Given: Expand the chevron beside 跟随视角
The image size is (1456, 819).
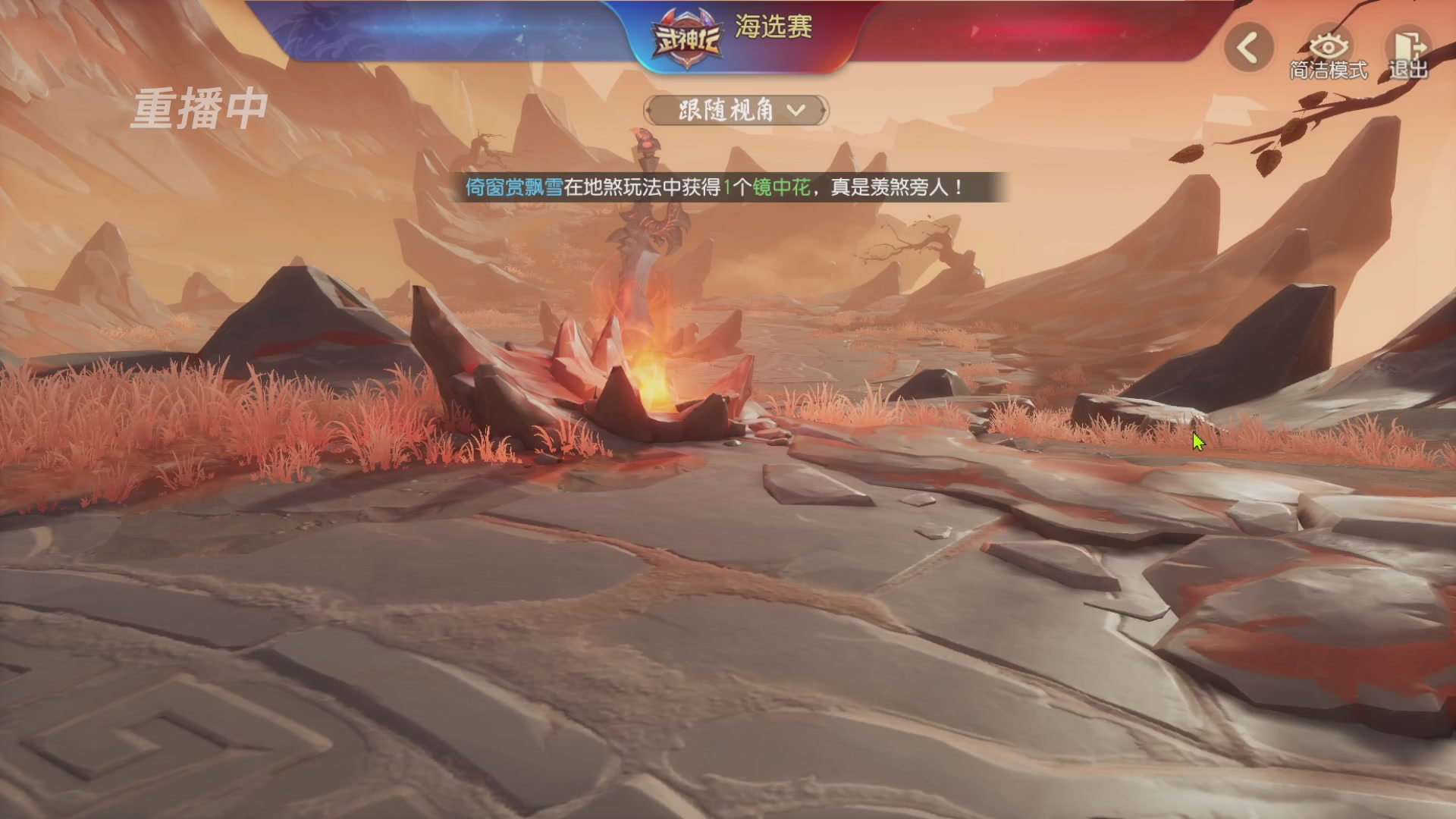Looking at the screenshot, I should (795, 111).
